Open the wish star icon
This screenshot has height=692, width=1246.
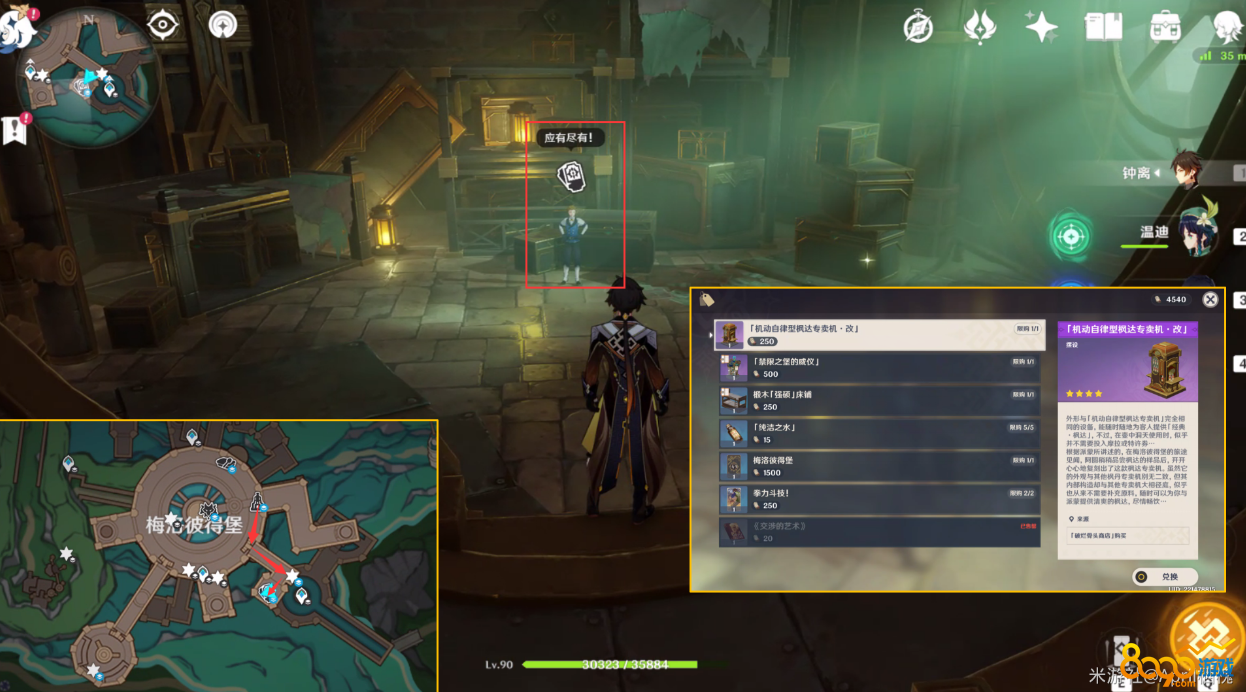(1041, 27)
